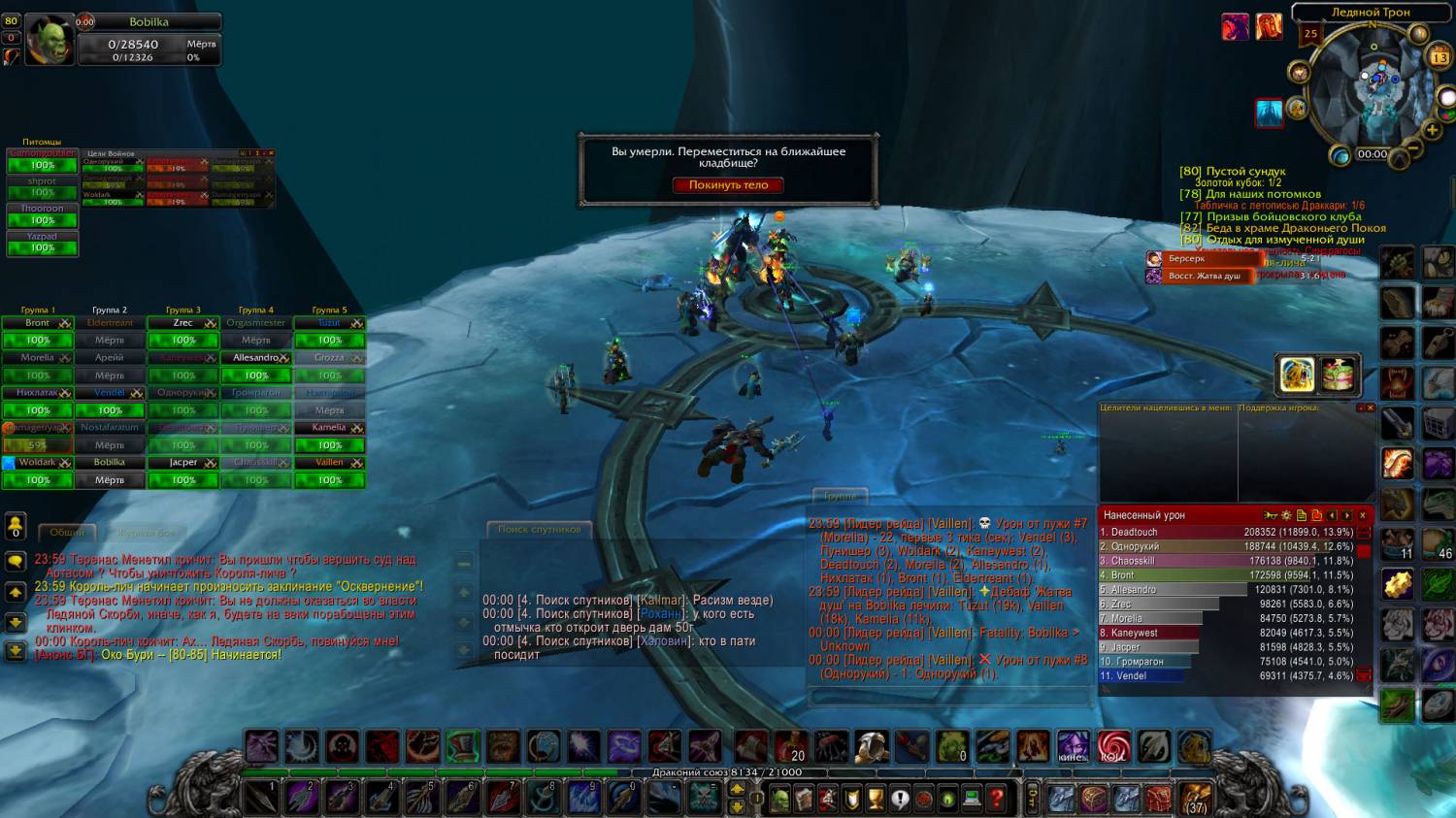Open the character info micro button
1456x818 pixels.
[x=779, y=799]
